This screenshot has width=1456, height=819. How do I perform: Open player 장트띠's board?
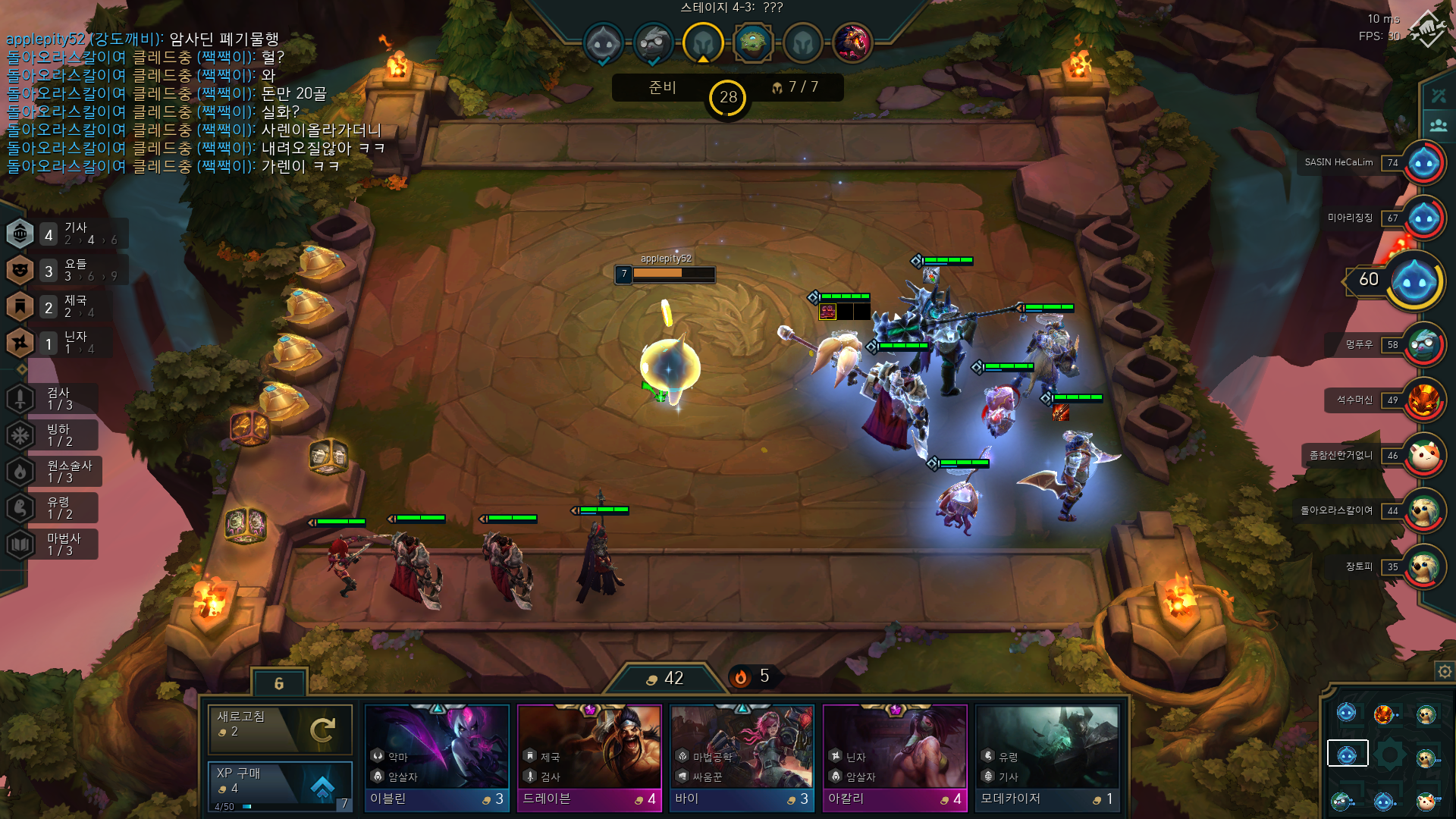(x=1423, y=566)
